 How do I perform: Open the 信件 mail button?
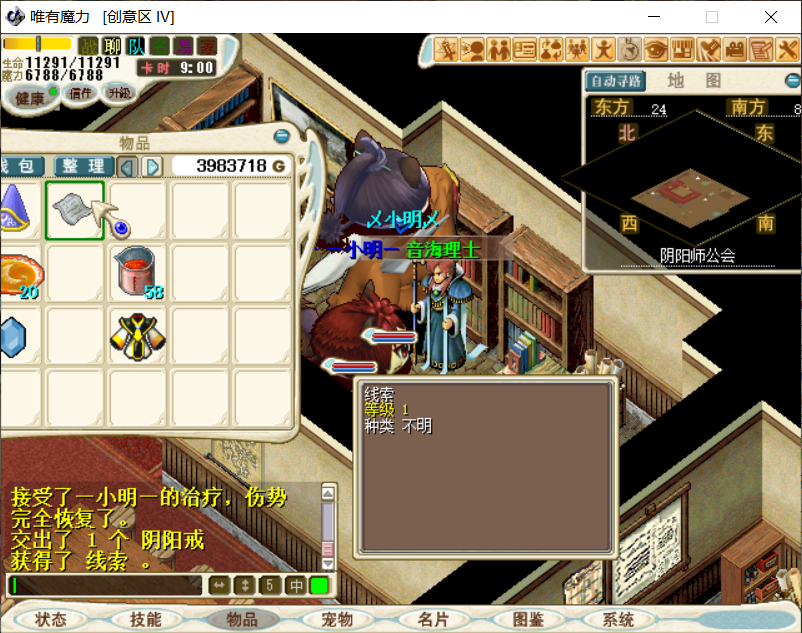[x=80, y=93]
